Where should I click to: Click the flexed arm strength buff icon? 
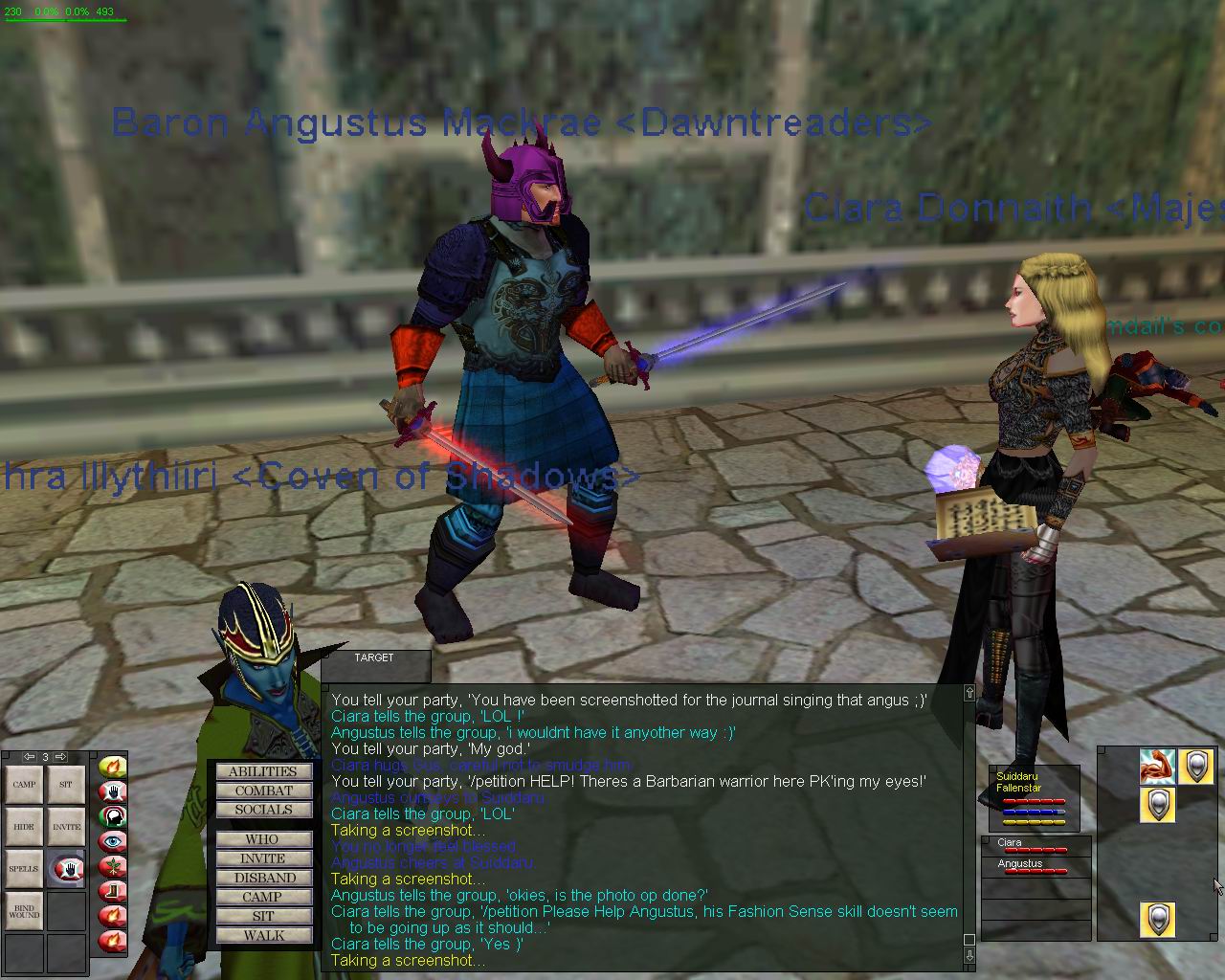click(1157, 767)
